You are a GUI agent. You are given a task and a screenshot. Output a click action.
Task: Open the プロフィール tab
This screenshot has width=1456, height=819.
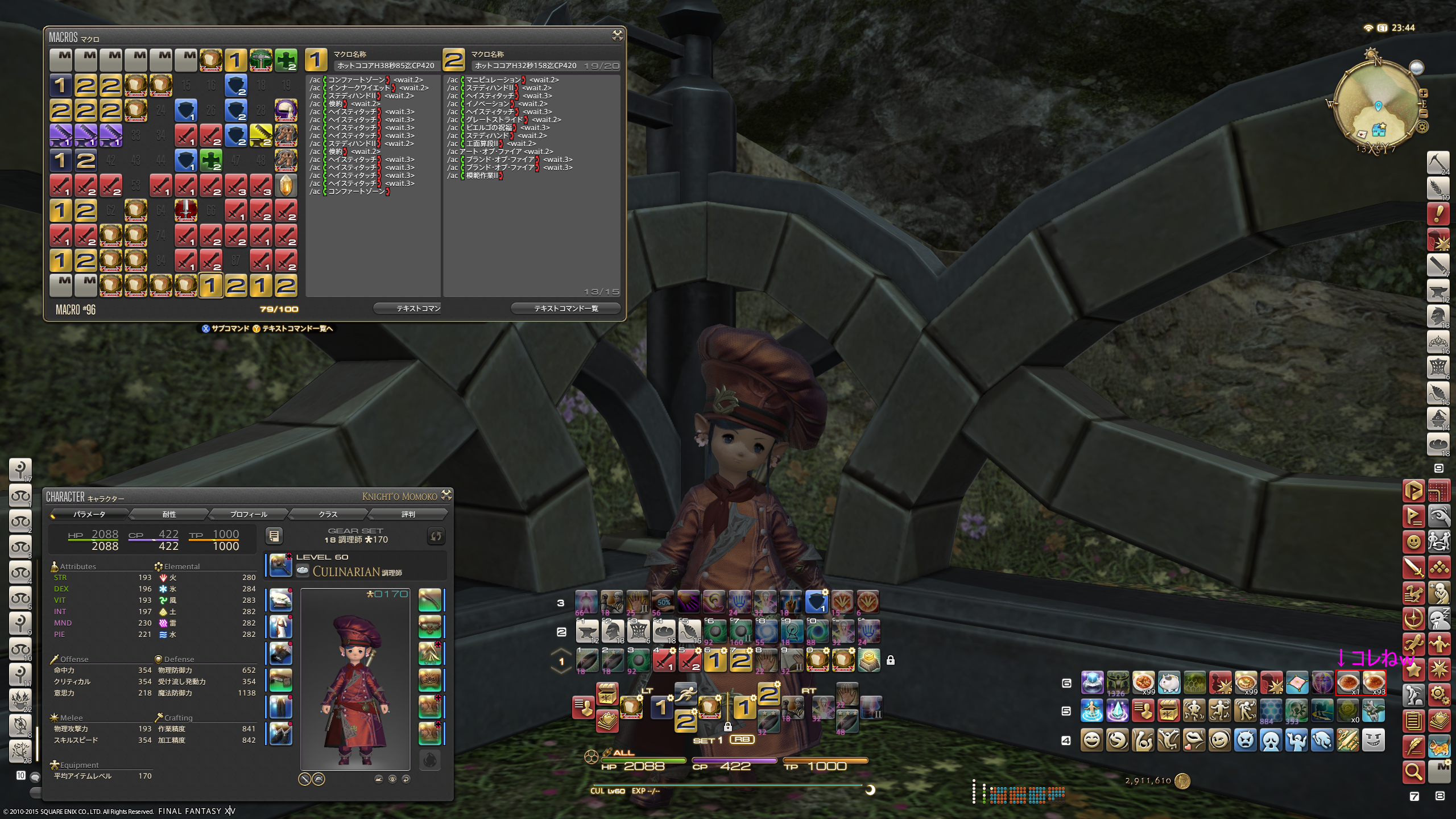(x=249, y=514)
